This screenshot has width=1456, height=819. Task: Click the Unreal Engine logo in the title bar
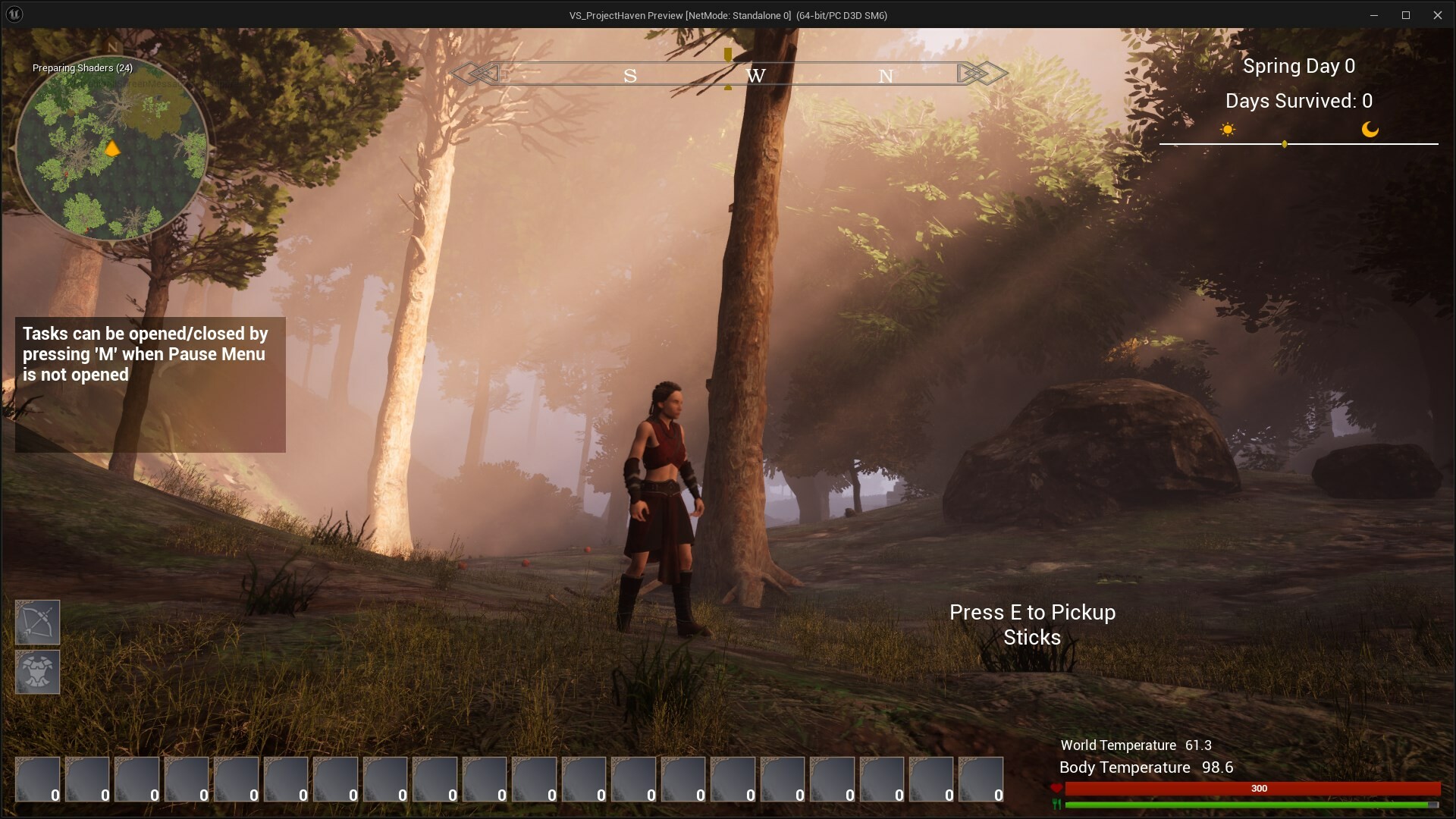coord(15,14)
